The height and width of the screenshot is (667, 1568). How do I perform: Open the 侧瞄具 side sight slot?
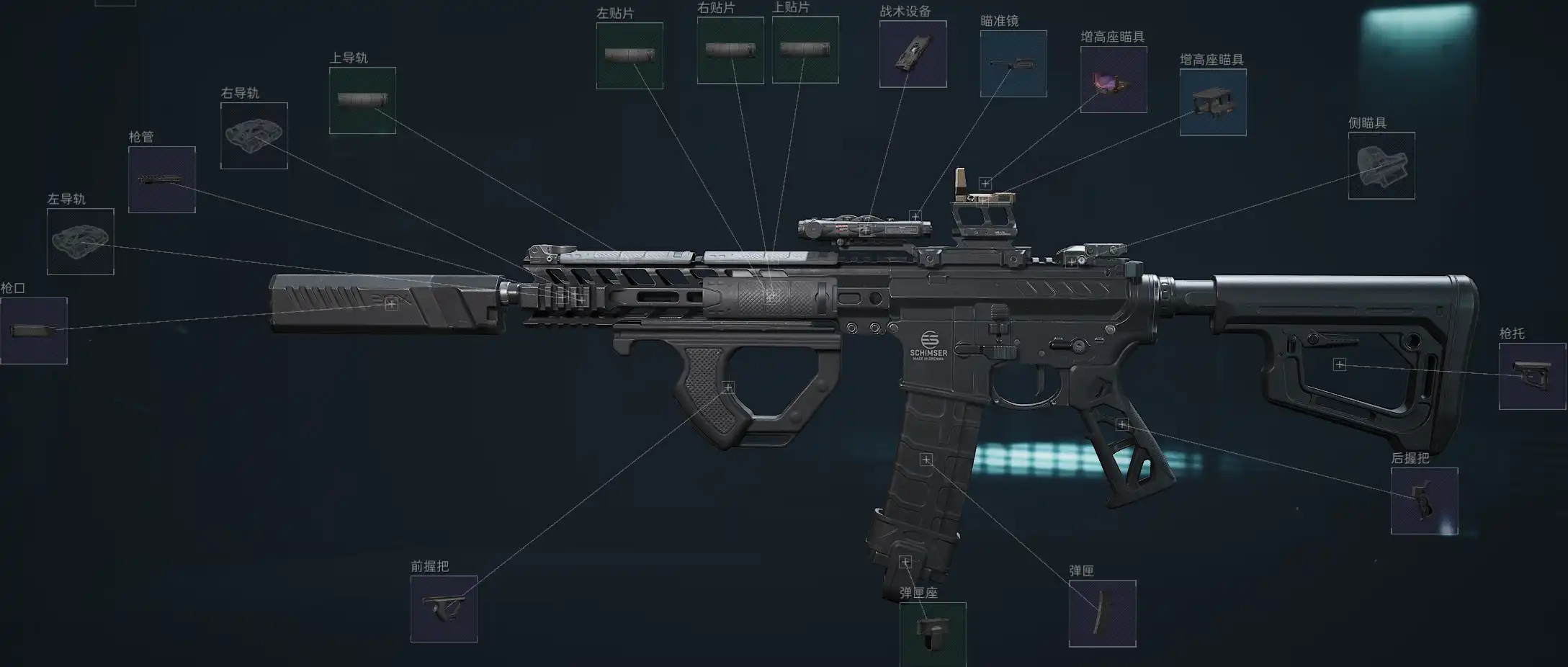pos(1381,165)
